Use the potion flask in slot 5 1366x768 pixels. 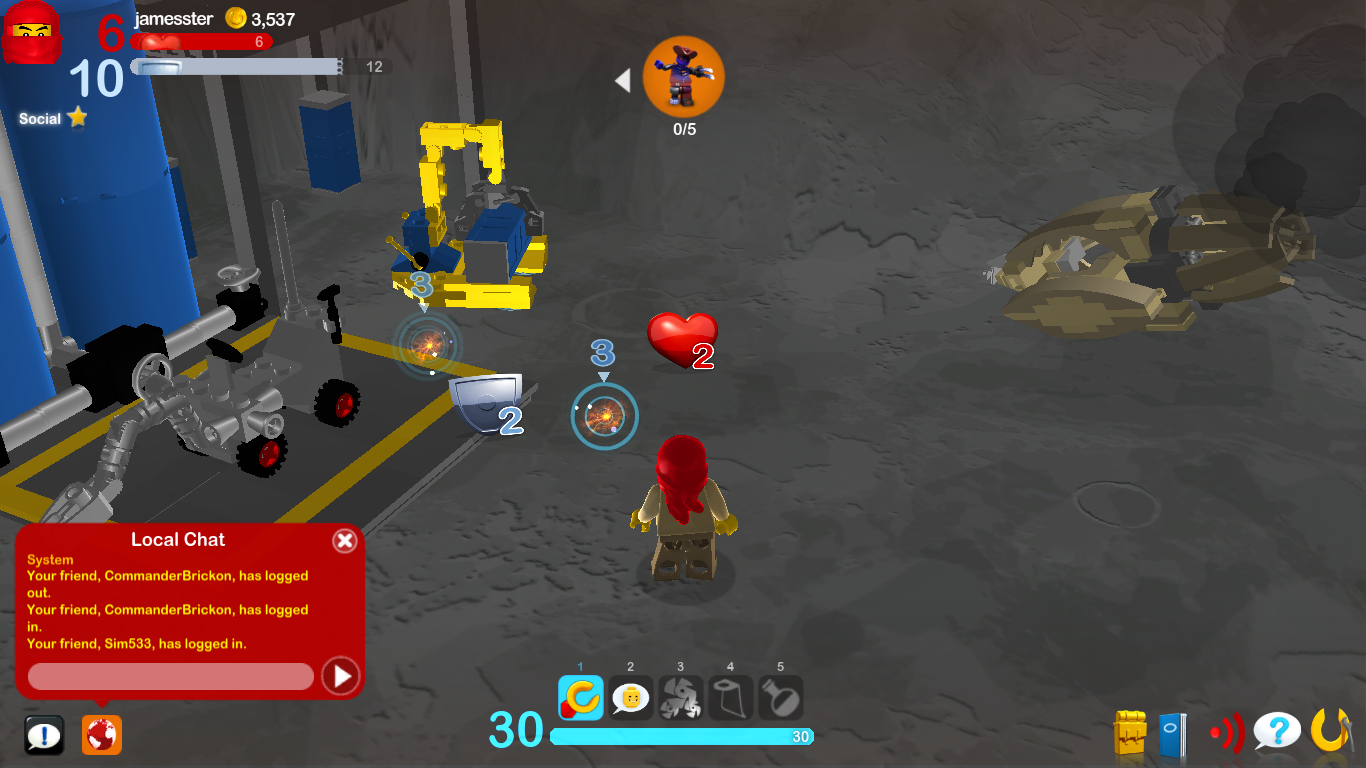tap(781, 697)
